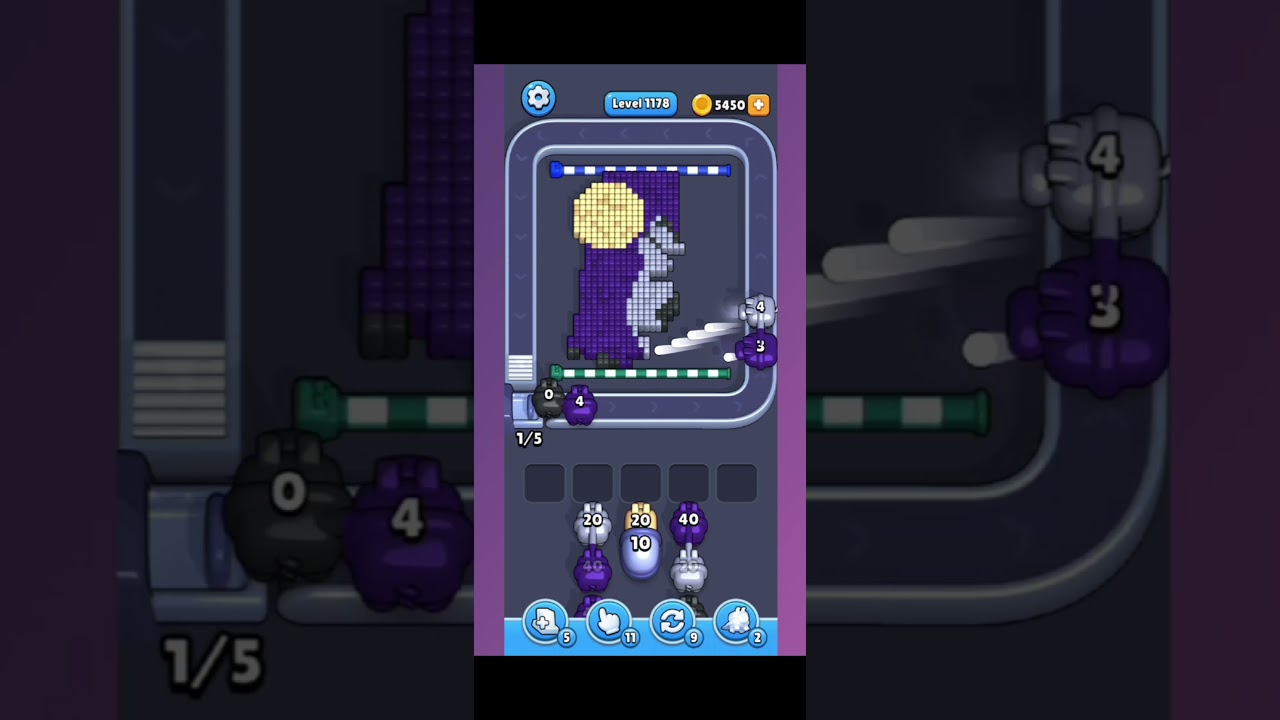This screenshot has height=720, width=1280.
Task: Tap the purple 4 cannon near the left pipe
Action: tap(579, 403)
